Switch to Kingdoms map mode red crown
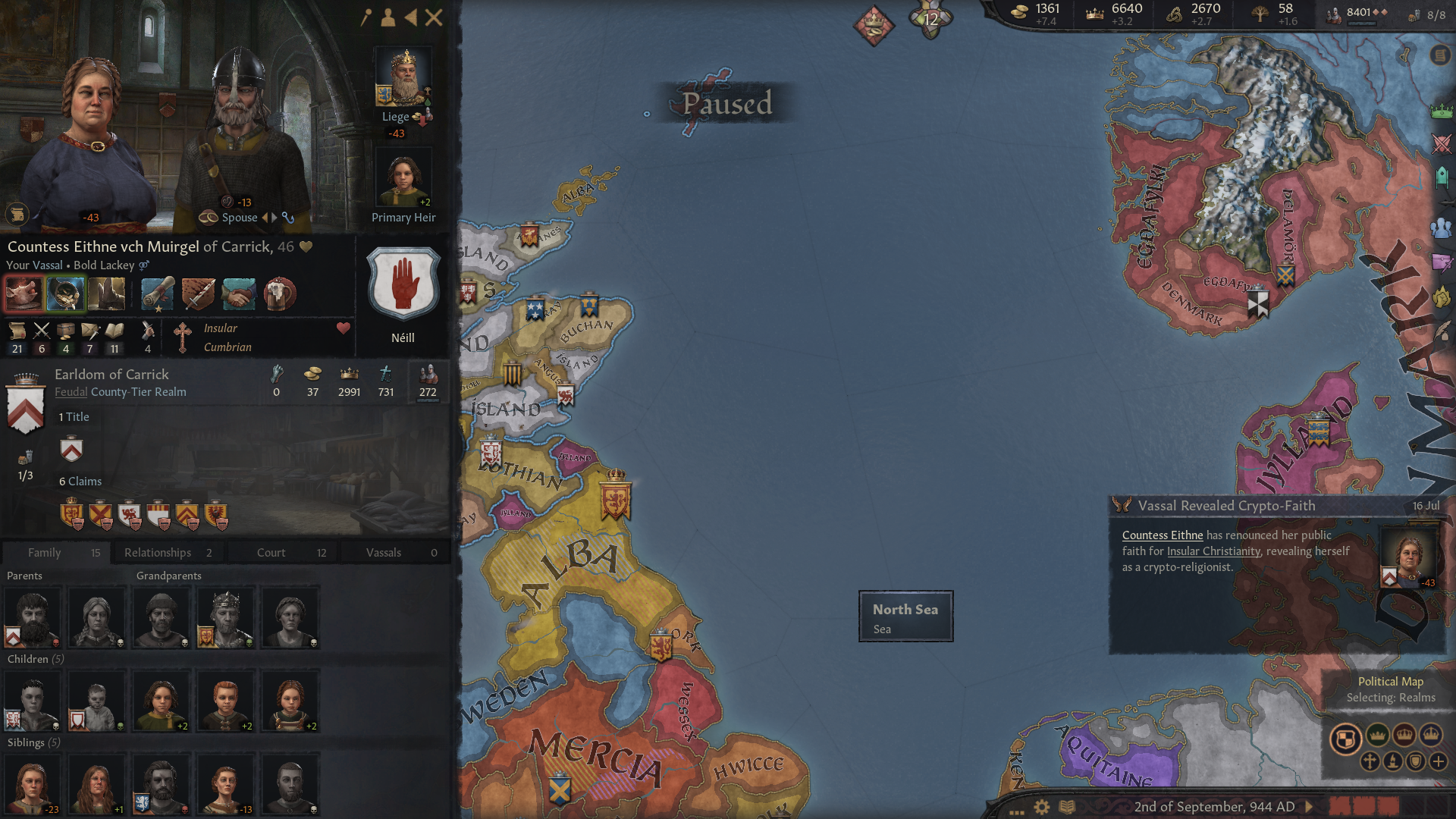The height and width of the screenshot is (819, 1456). 1404,736
